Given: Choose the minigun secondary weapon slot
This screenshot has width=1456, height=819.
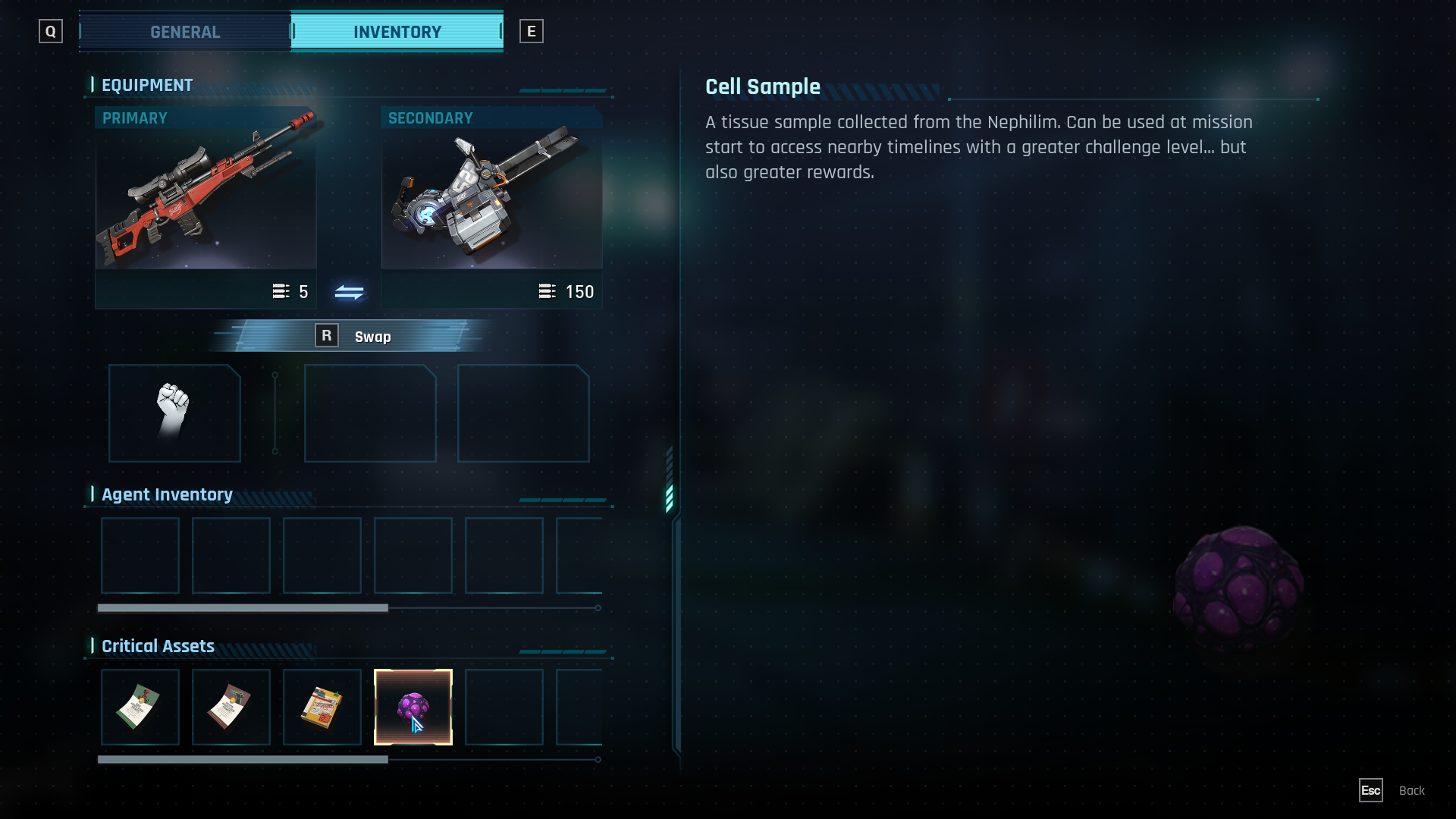Looking at the screenshot, I should (x=491, y=190).
